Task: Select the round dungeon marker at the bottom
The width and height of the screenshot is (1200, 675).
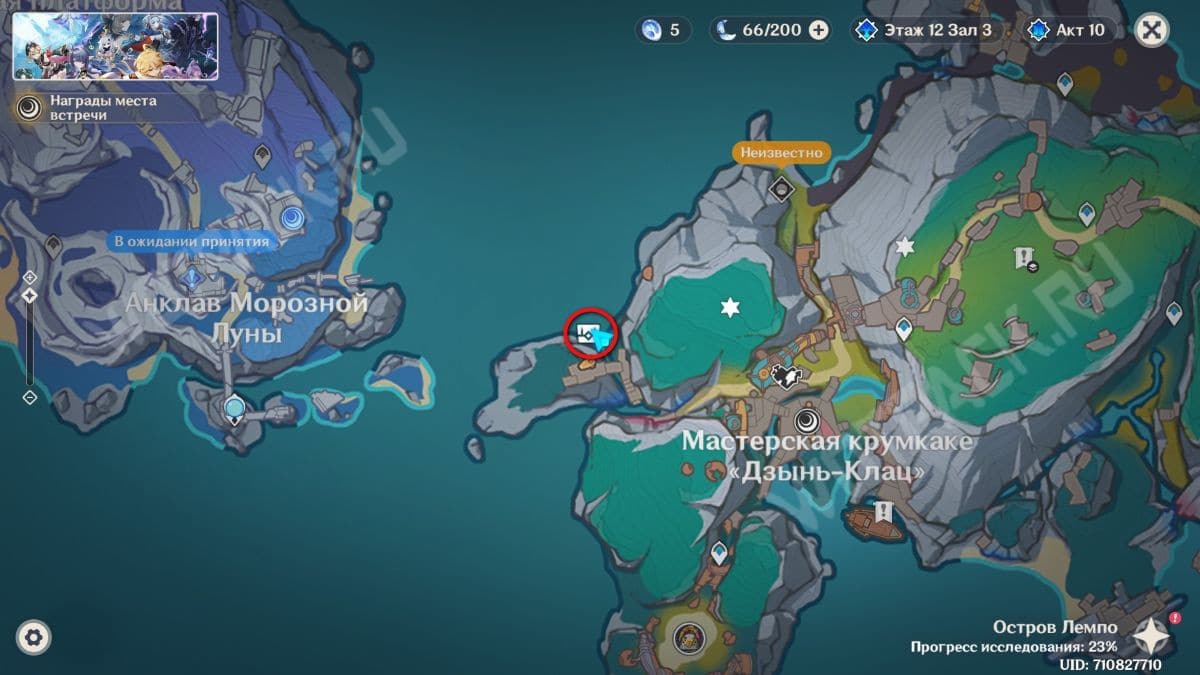Action: 686,637
